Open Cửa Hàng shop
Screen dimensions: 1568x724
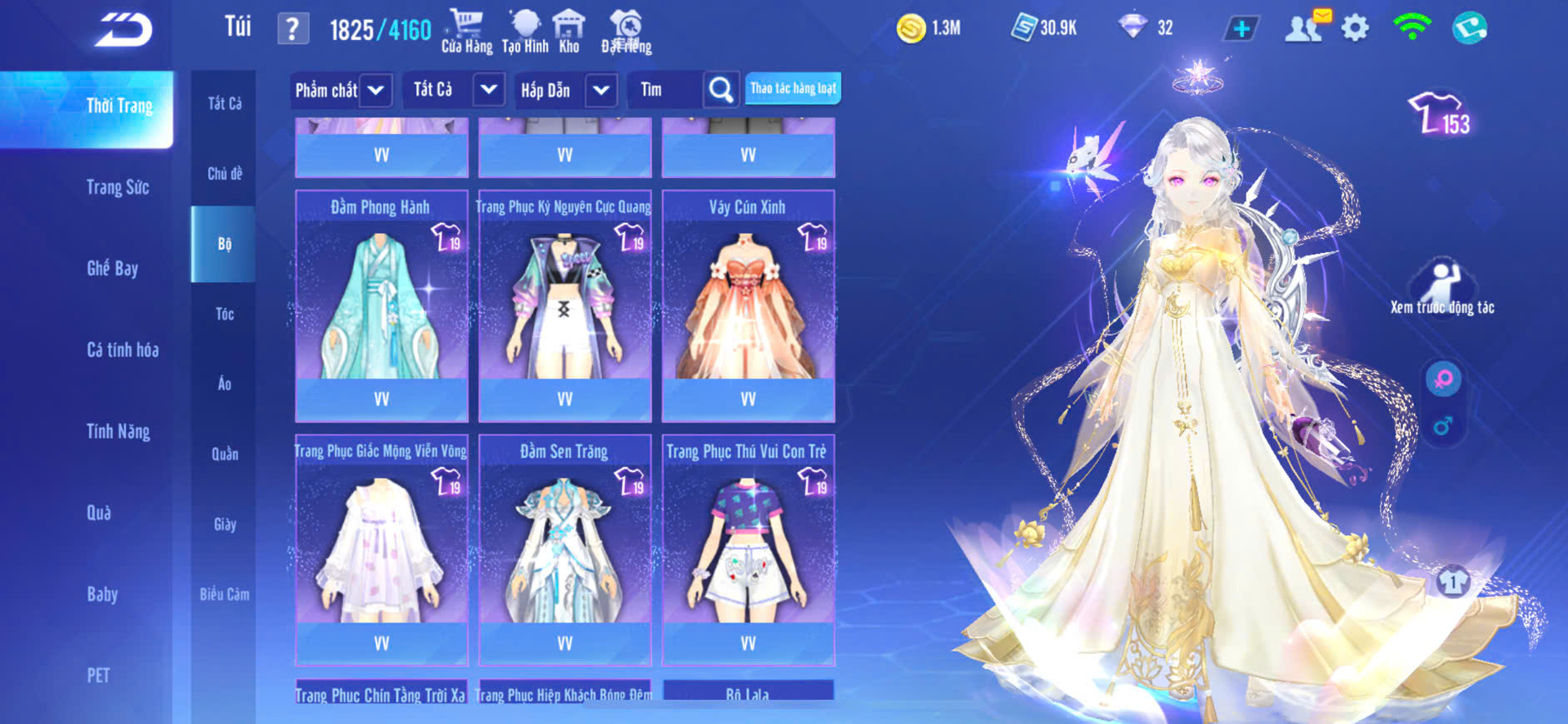[x=466, y=32]
